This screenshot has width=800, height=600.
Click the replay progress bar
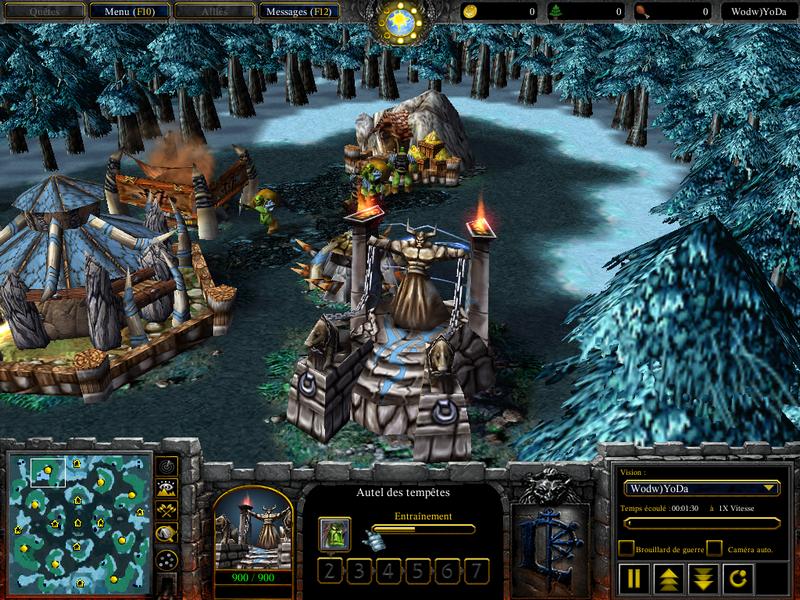(x=699, y=523)
